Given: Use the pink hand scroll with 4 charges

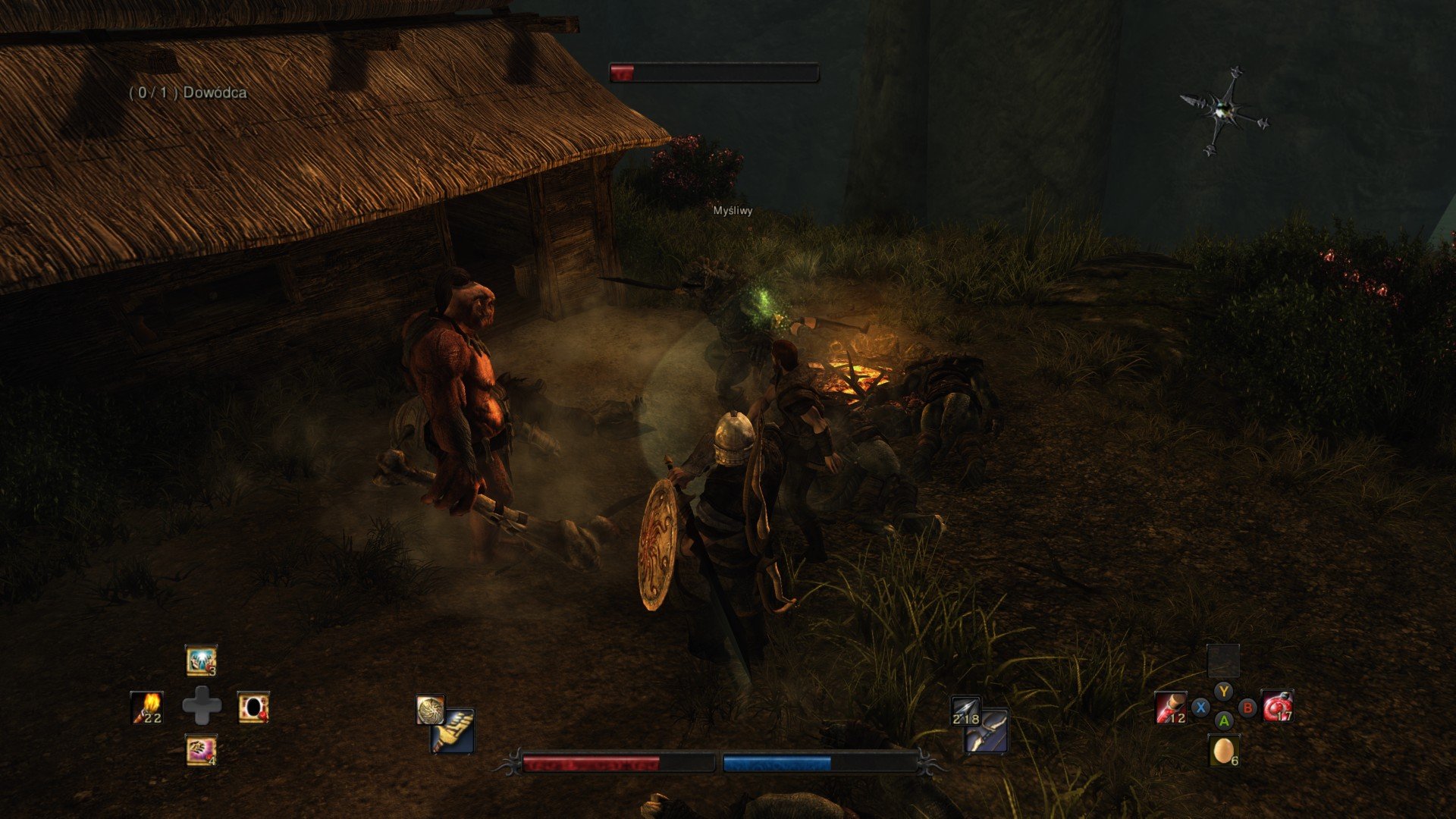Looking at the screenshot, I should 201,751.
